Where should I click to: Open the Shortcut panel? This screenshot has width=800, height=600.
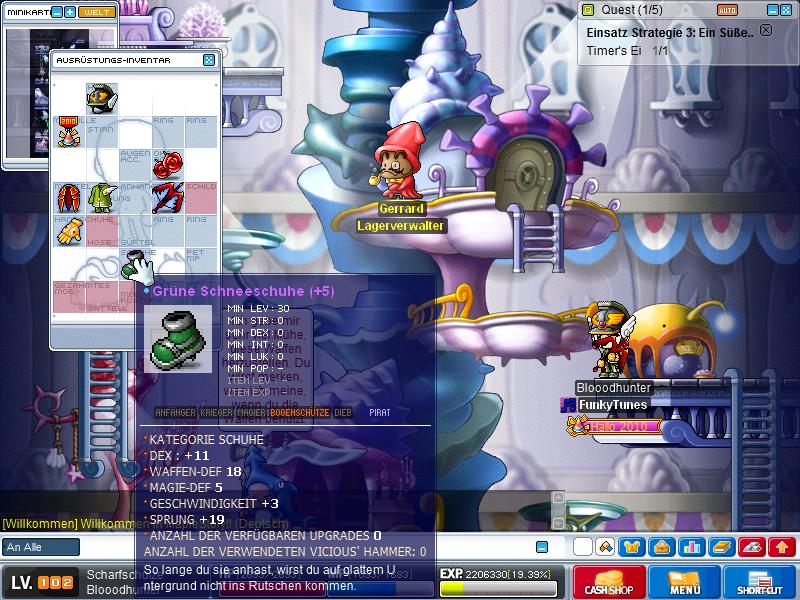point(762,582)
